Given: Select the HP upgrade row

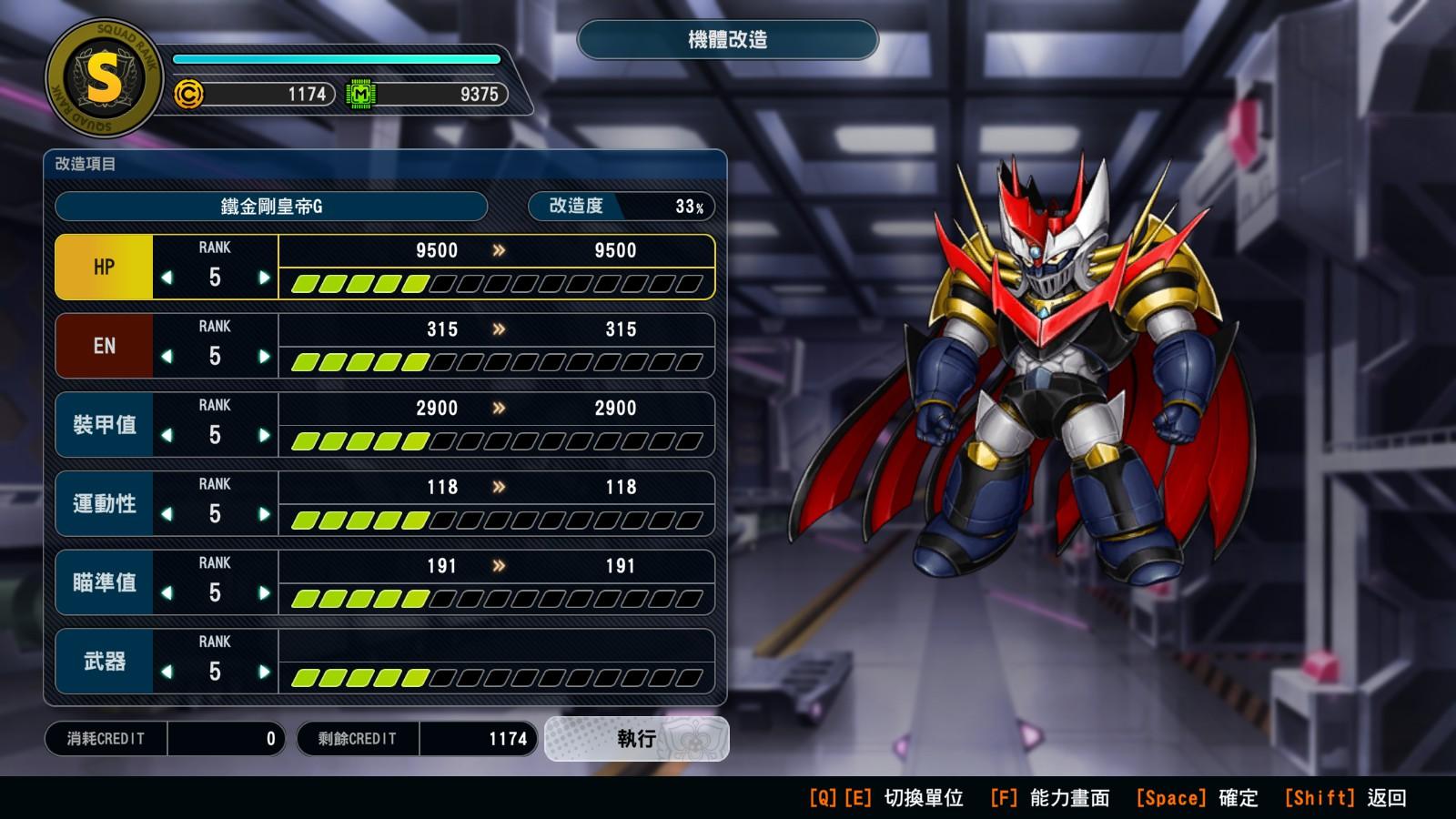Looking at the screenshot, I should (x=104, y=268).
